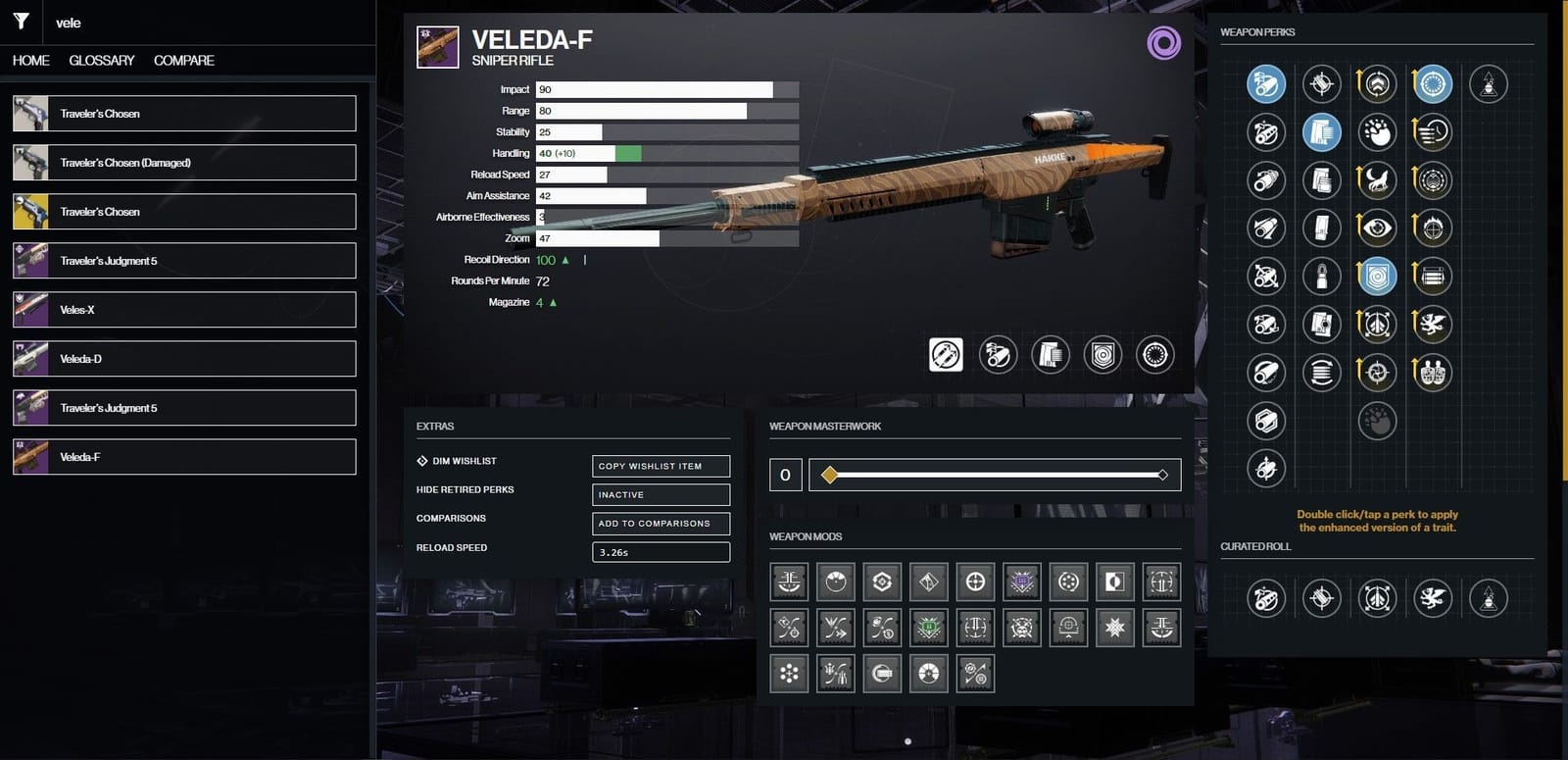Select Veleda-D from the sidebar weapon list
This screenshot has width=1568, height=760.
[183, 358]
